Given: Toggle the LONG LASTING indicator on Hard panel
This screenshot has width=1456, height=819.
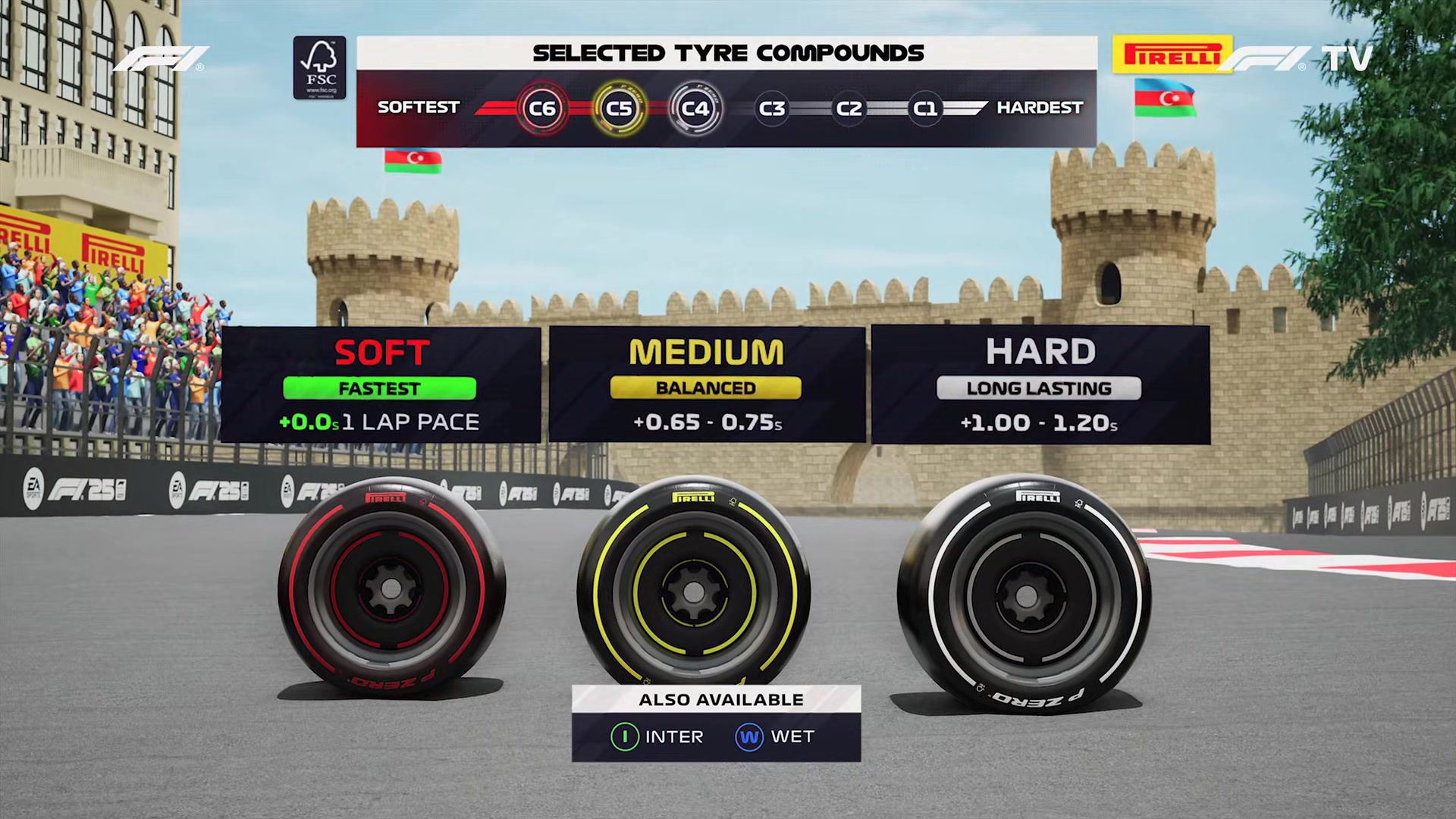Looking at the screenshot, I should pyautogui.click(x=1038, y=388).
